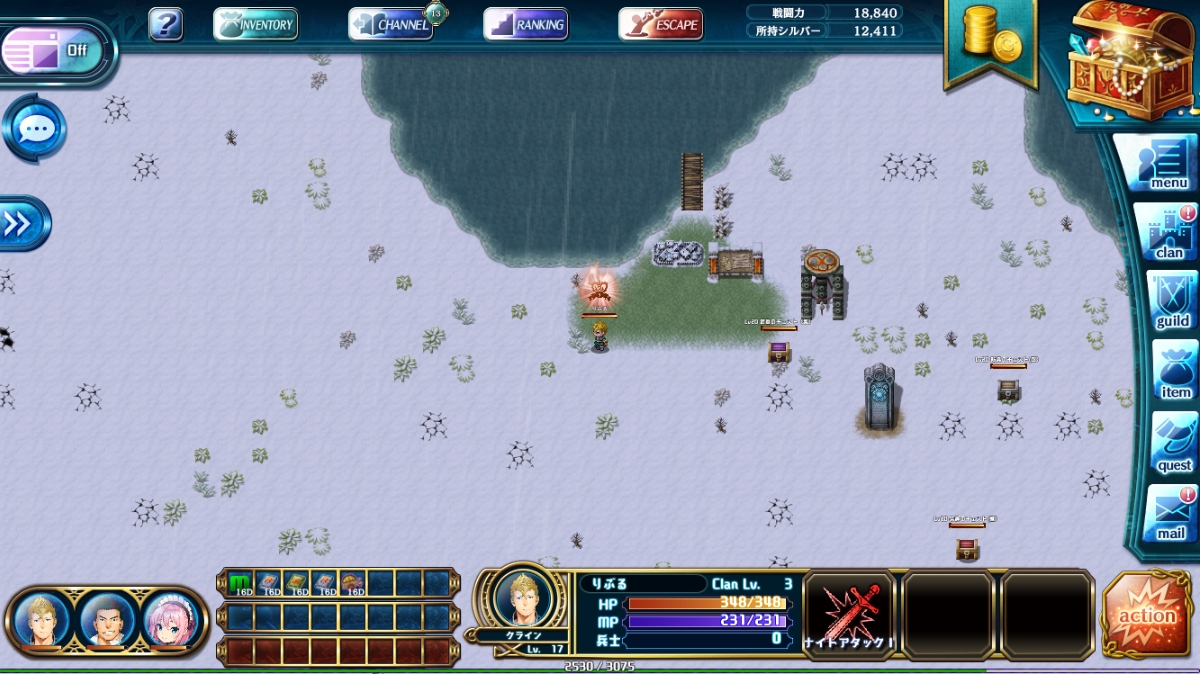1200x674 pixels.
Task: Open the INVENTORY panel
Action: point(256,24)
